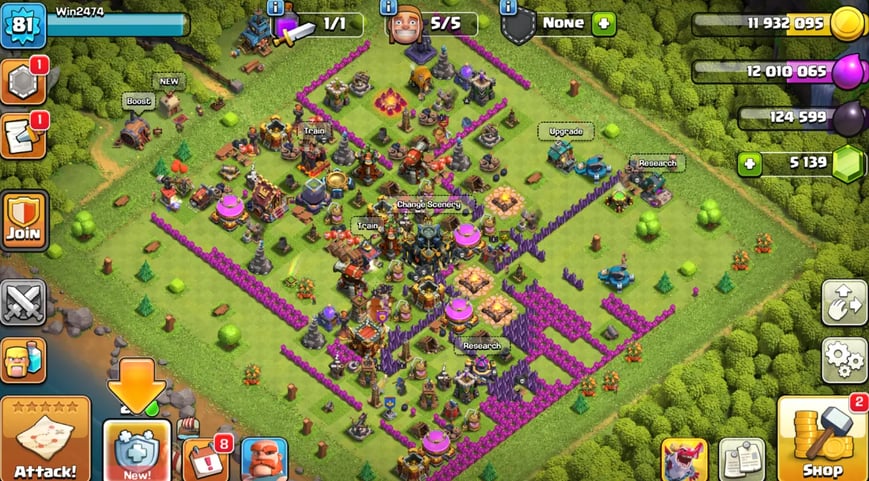The width and height of the screenshot is (869, 481).
Task: Tap the Attack! map button
Action: point(45,438)
